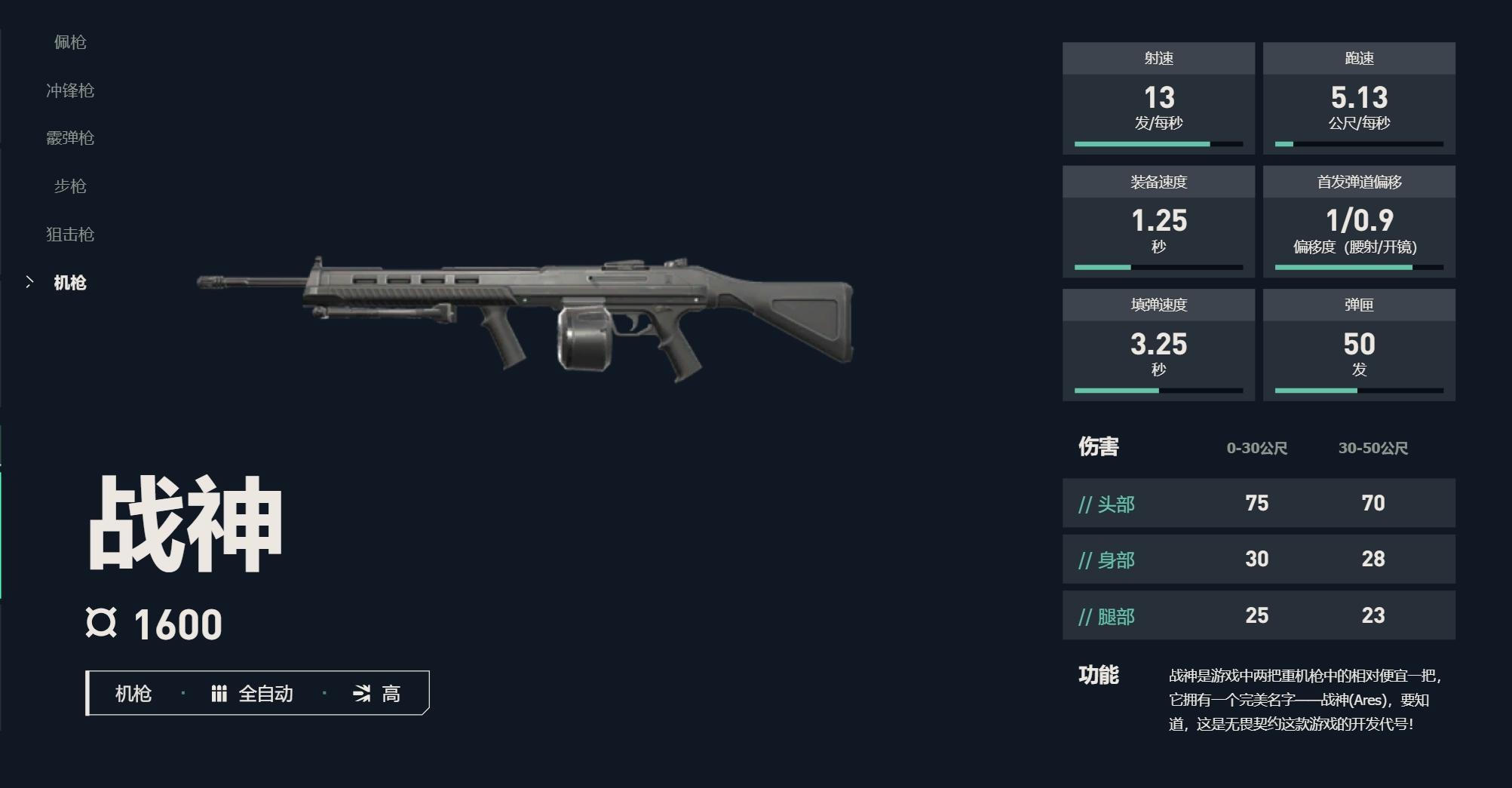This screenshot has width=1512, height=788.
Task: Open the 霰弹枪 weapon list
Action: (70, 138)
